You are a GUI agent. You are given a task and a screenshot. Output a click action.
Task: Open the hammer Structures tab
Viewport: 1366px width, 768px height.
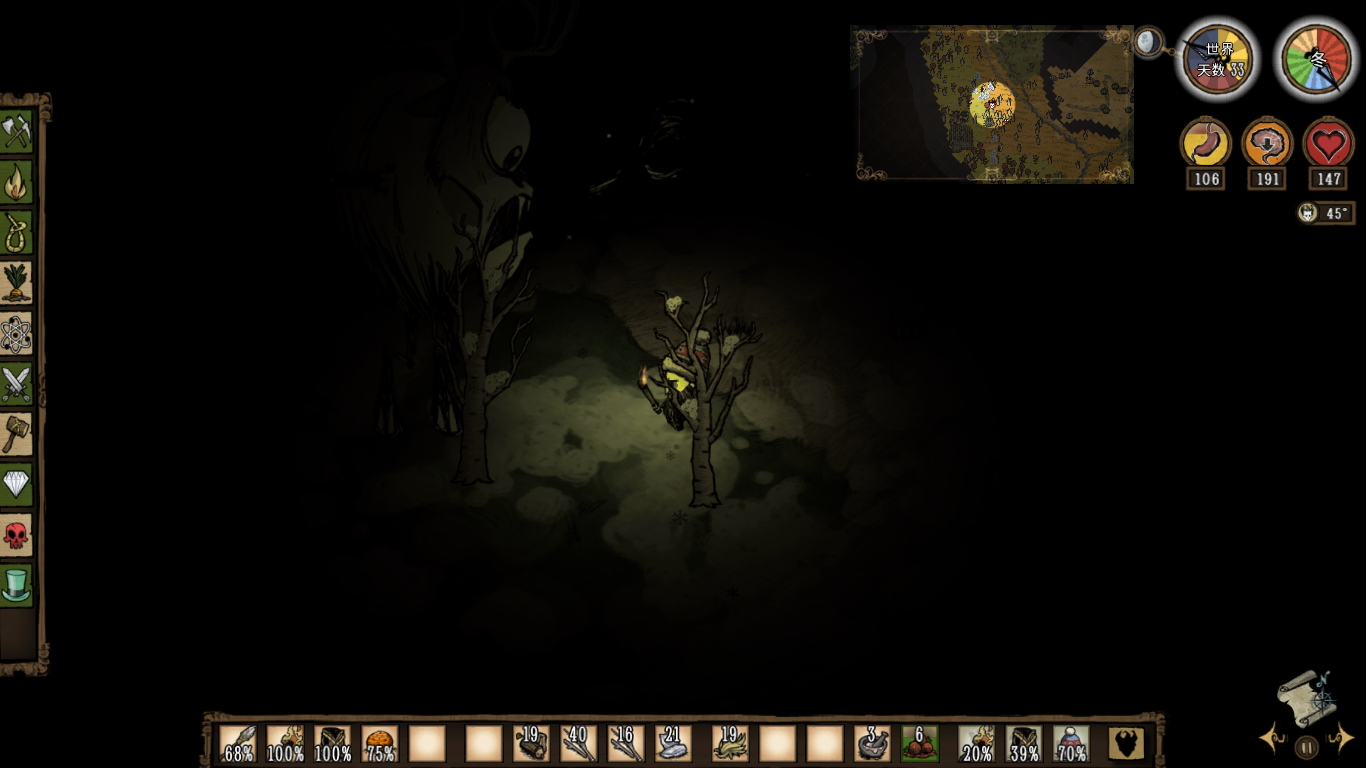[x=17, y=435]
